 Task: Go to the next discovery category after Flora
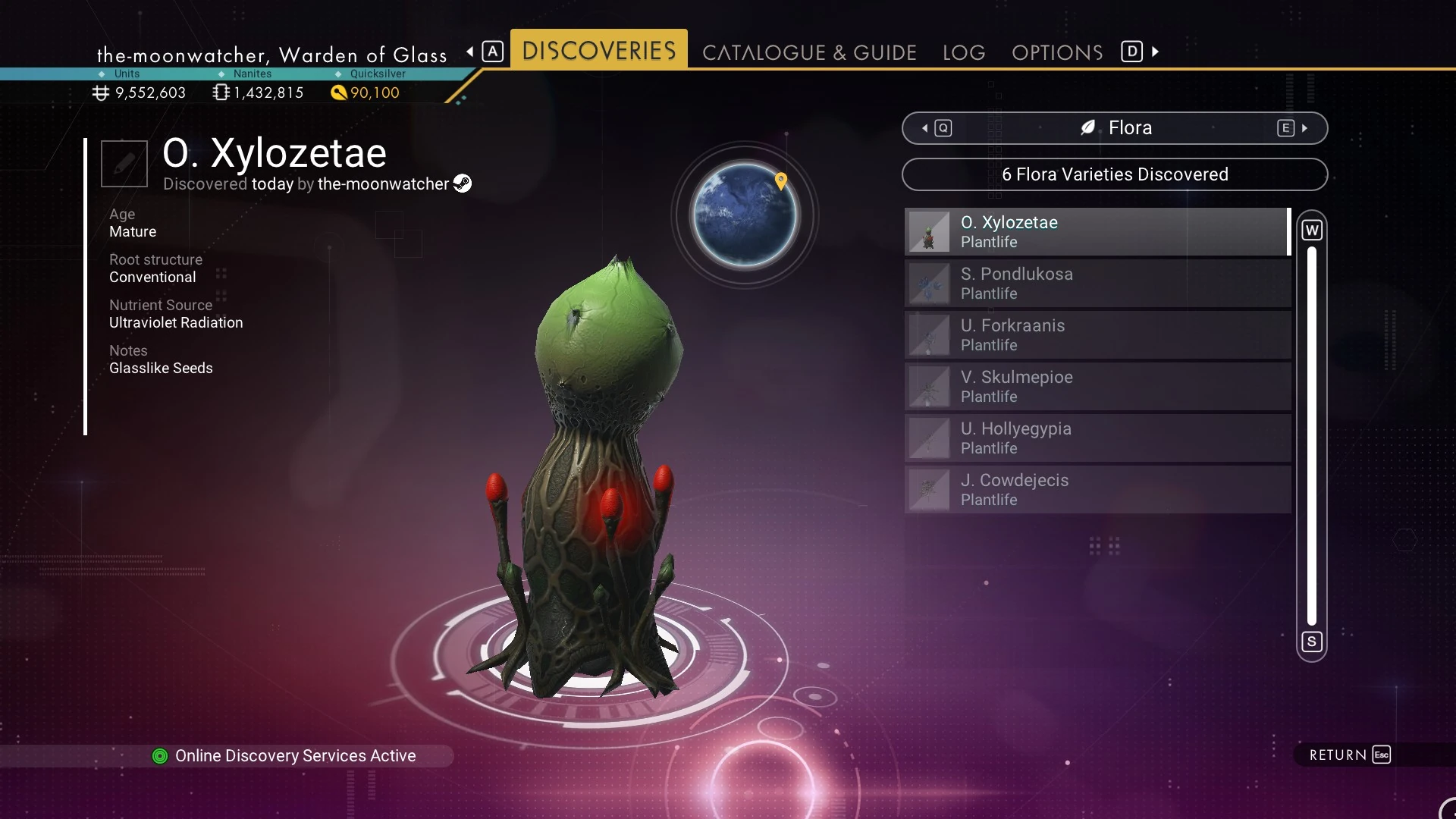tap(1291, 128)
